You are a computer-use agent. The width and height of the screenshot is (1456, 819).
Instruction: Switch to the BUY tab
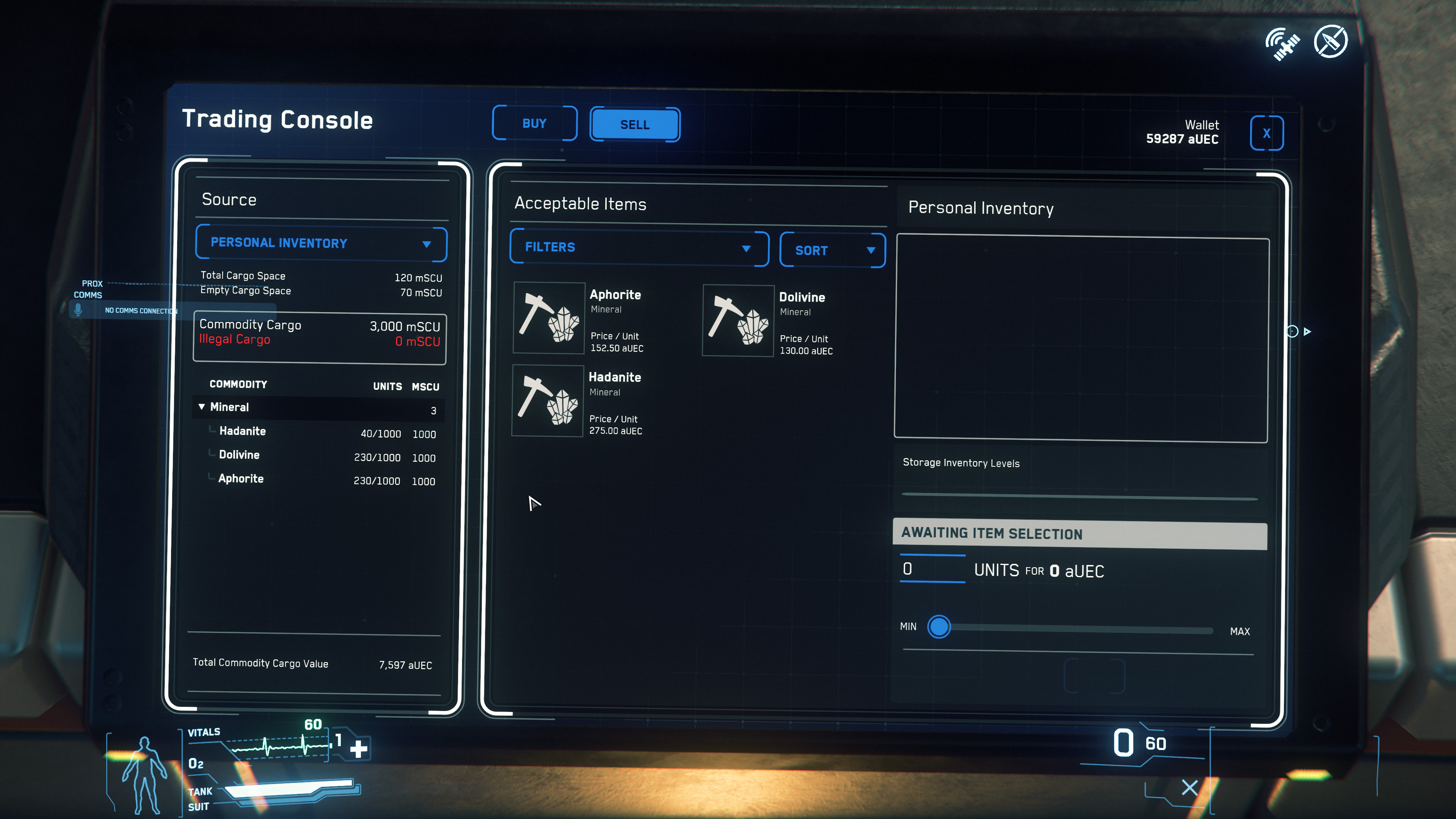[x=534, y=123]
